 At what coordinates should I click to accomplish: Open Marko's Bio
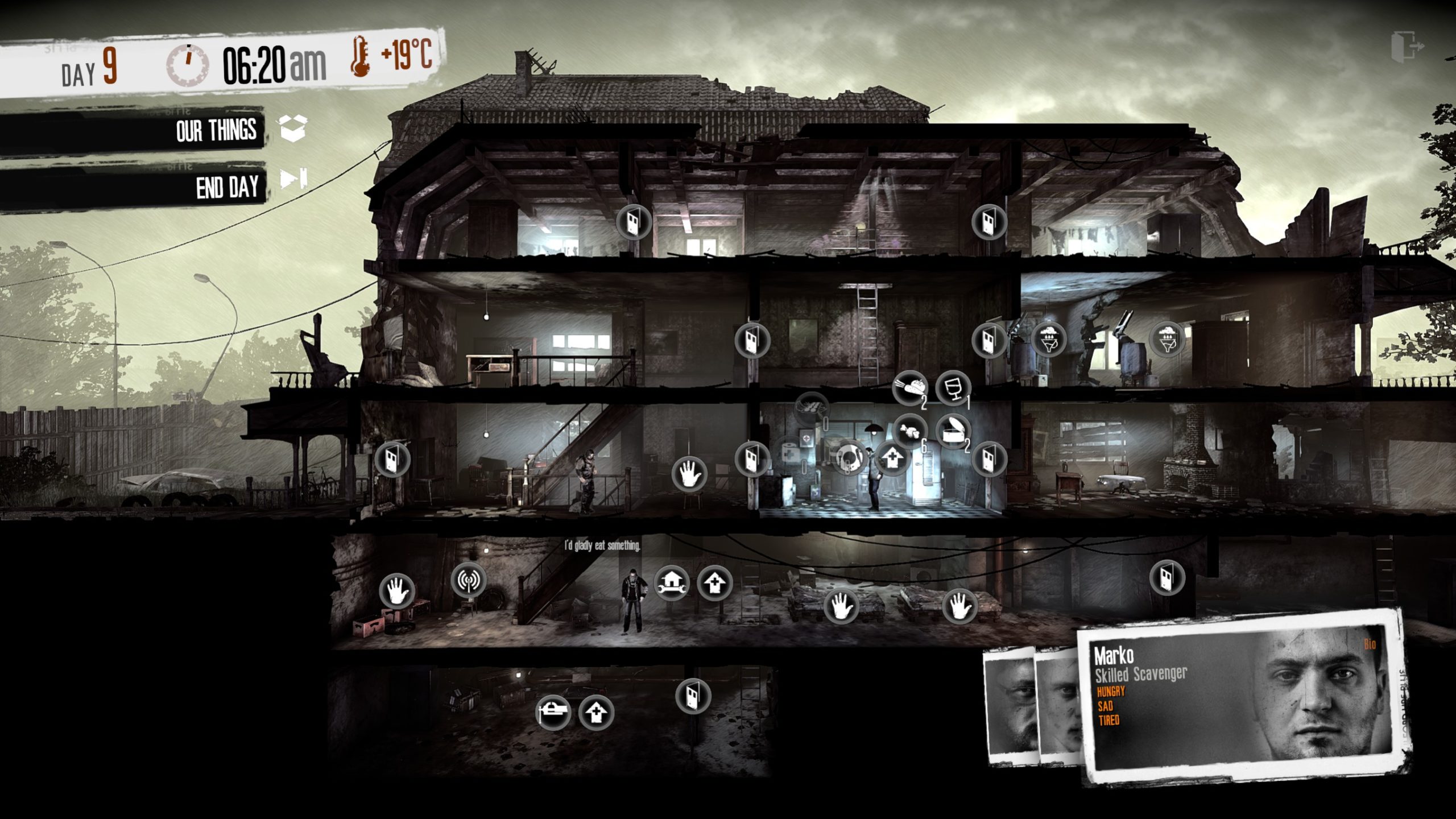pyautogui.click(x=1370, y=644)
